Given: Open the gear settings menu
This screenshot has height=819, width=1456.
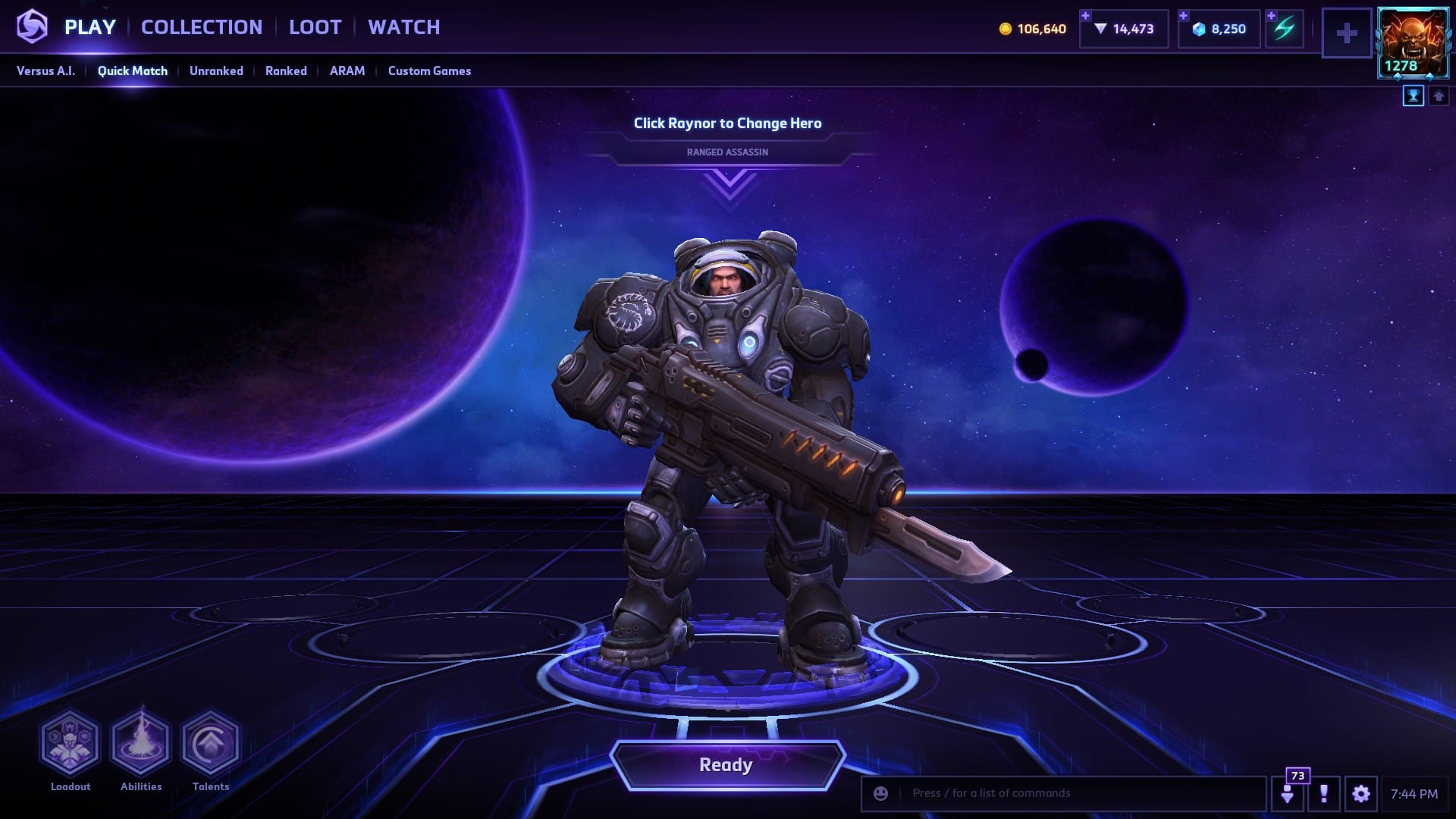Looking at the screenshot, I should 1360,793.
